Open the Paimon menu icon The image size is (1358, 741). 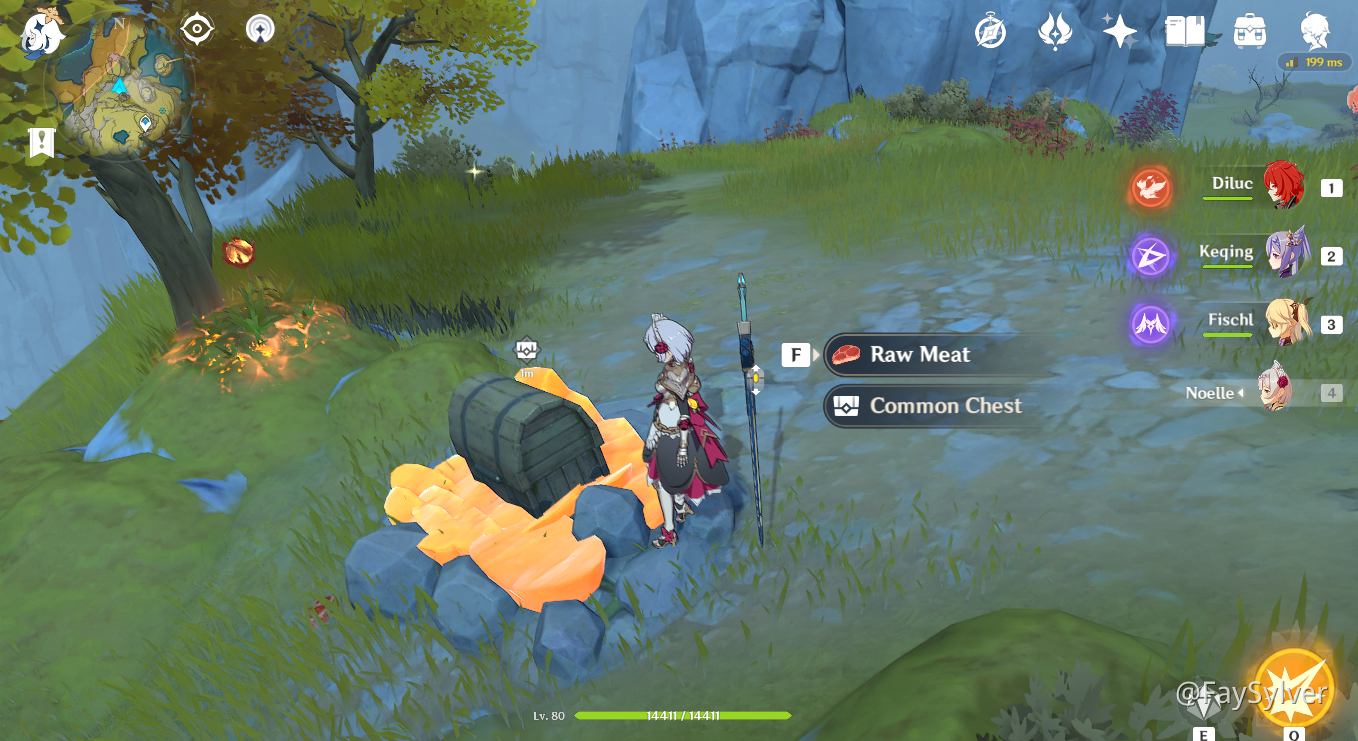[42, 34]
